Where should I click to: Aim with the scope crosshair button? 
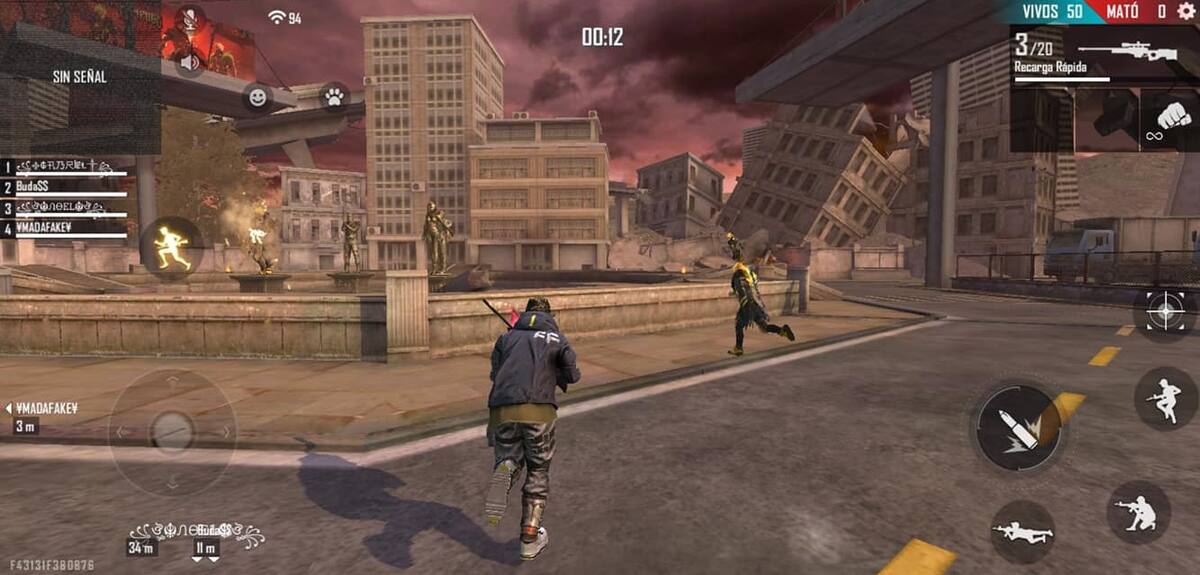(x=1165, y=311)
